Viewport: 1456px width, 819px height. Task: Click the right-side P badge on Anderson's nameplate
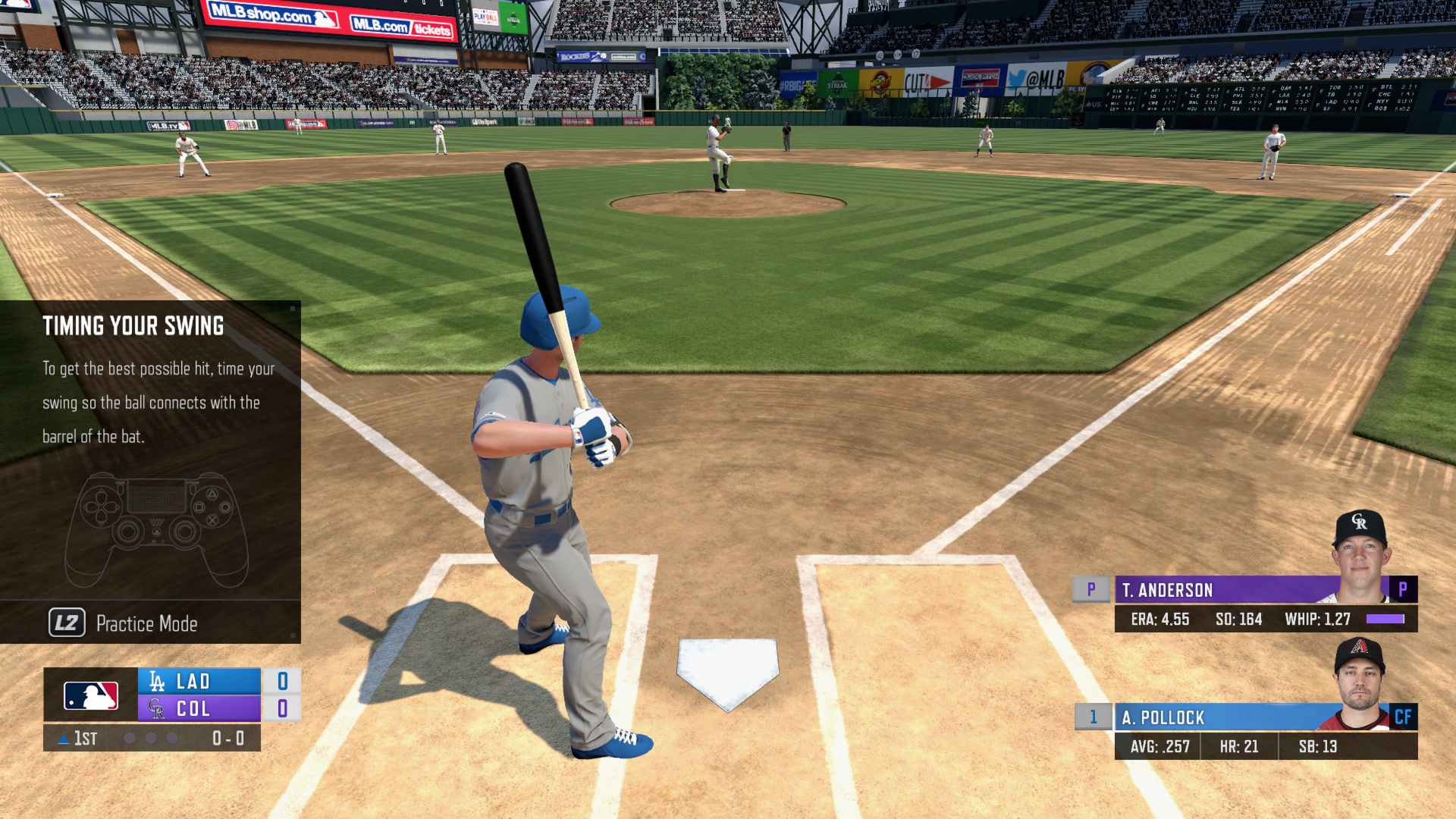coord(1404,590)
